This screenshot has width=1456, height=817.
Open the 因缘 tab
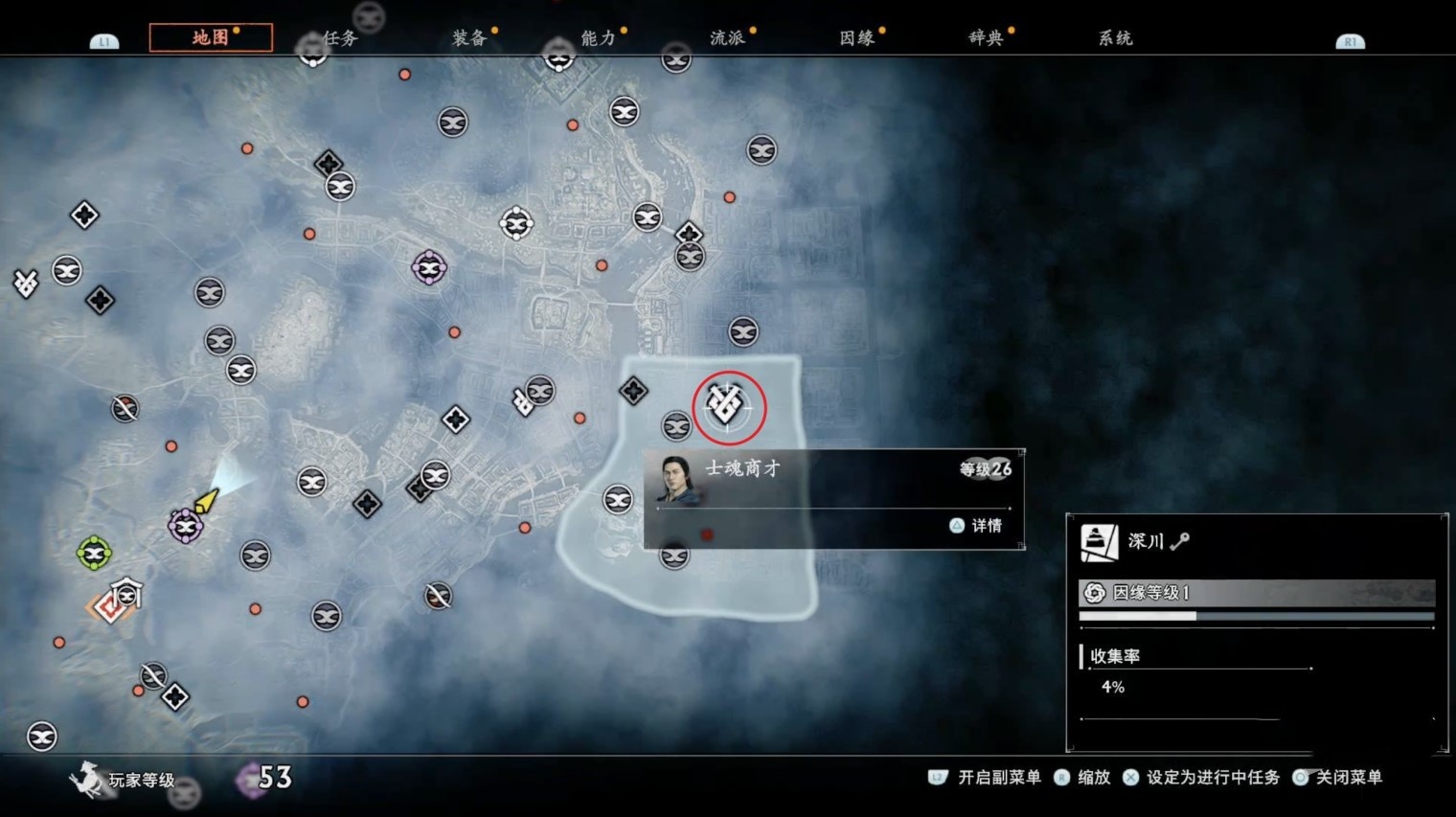tap(857, 38)
